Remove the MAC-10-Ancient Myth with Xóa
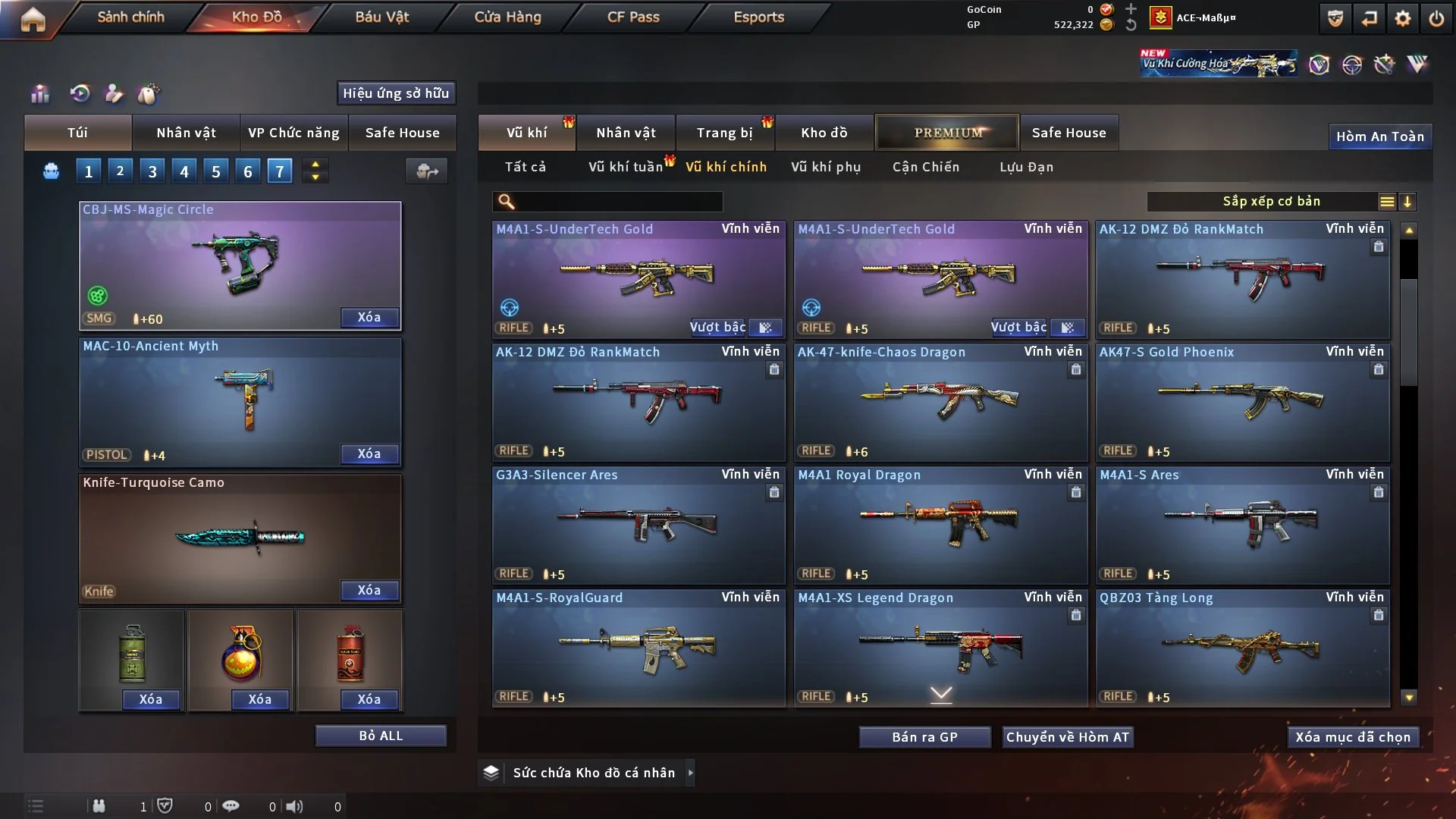 (369, 453)
